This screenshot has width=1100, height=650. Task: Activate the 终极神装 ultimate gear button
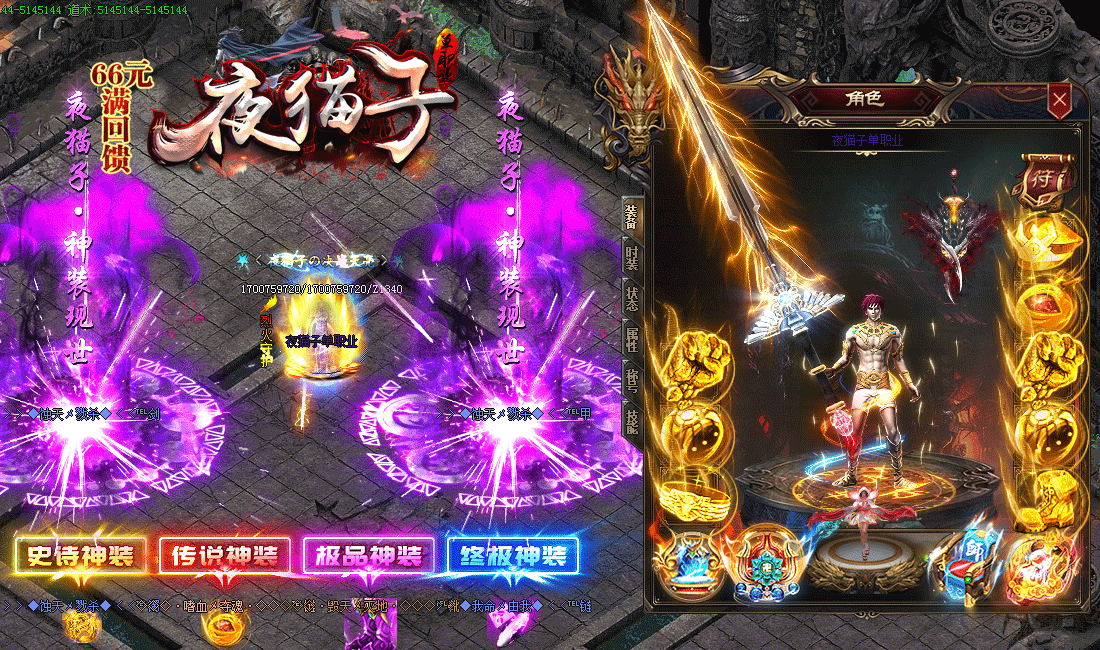[x=513, y=556]
